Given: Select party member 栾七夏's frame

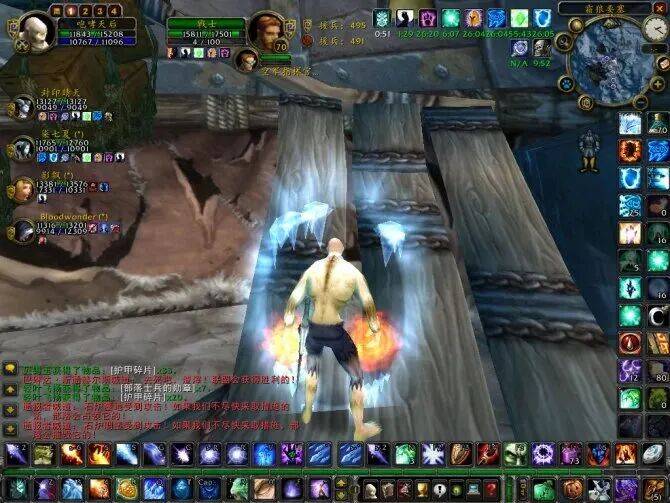Looking at the screenshot, I should tap(24, 148).
